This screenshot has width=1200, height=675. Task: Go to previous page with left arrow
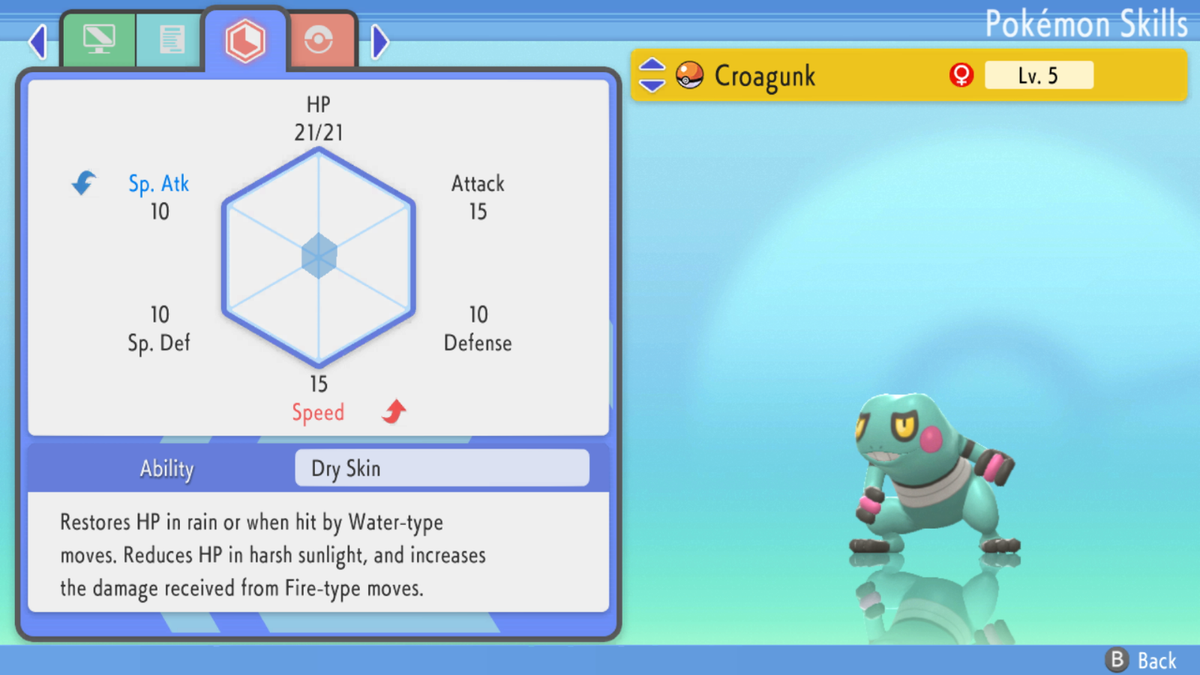coord(38,41)
